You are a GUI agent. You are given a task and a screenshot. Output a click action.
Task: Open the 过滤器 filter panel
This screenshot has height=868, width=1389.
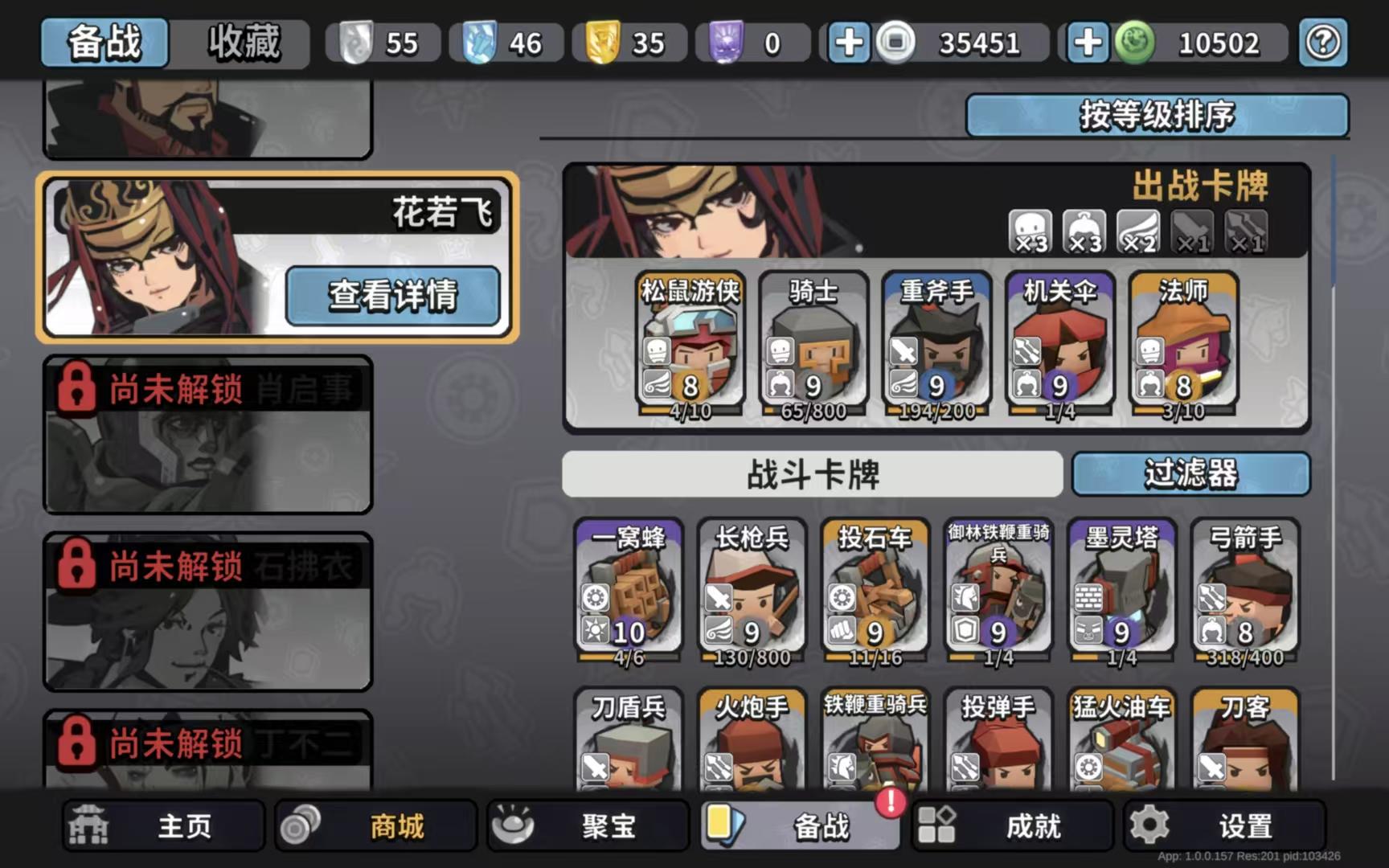[x=1191, y=474]
